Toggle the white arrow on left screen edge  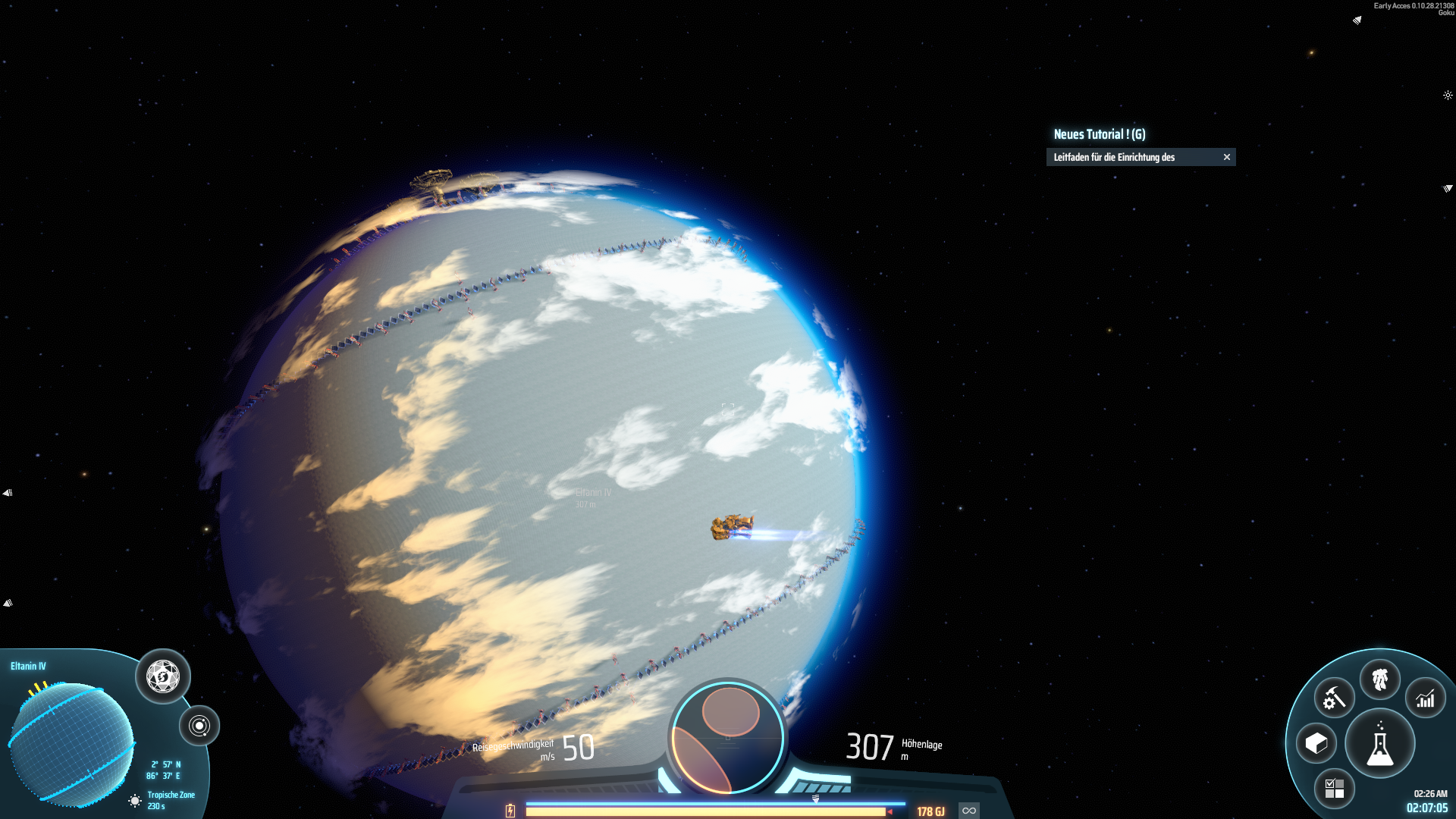pyautogui.click(x=8, y=492)
